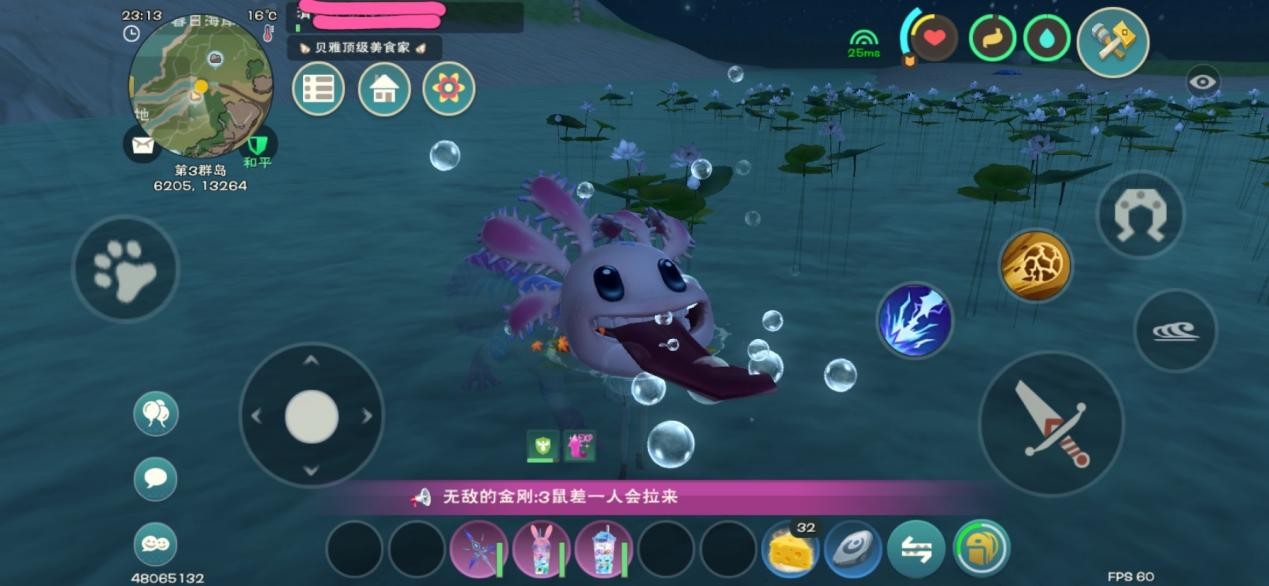The width and height of the screenshot is (1269, 586).
Task: Open the hammer crafting button
Action: point(1113,42)
